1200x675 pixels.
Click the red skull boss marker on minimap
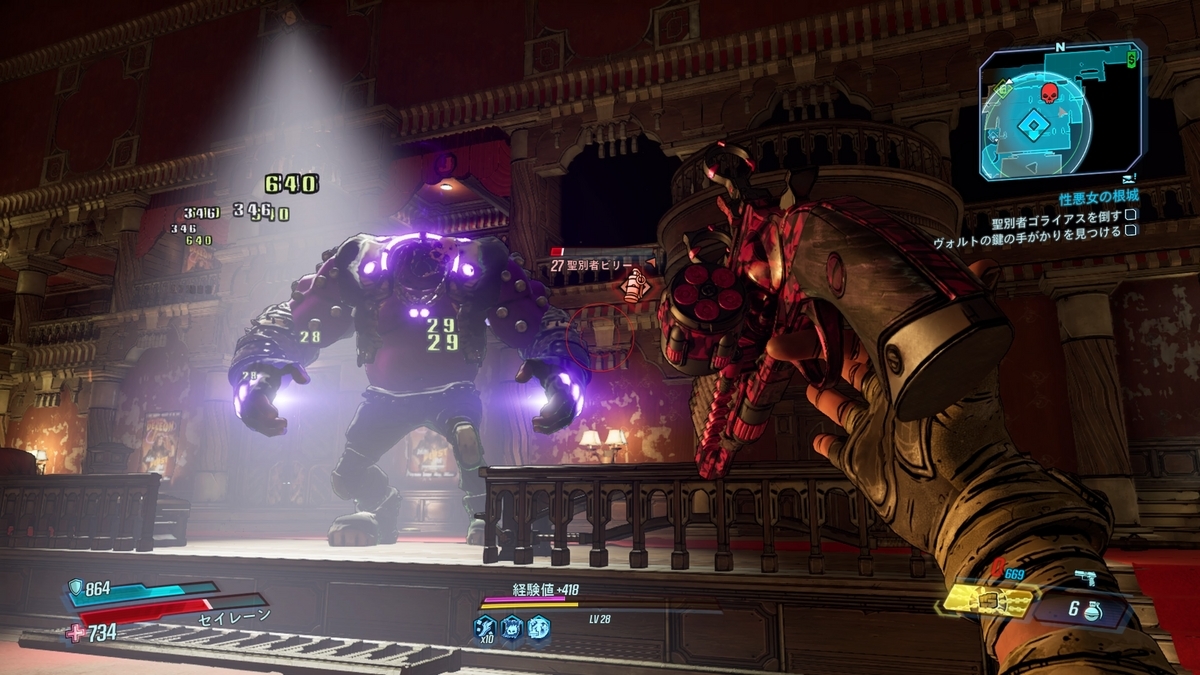point(1049,94)
